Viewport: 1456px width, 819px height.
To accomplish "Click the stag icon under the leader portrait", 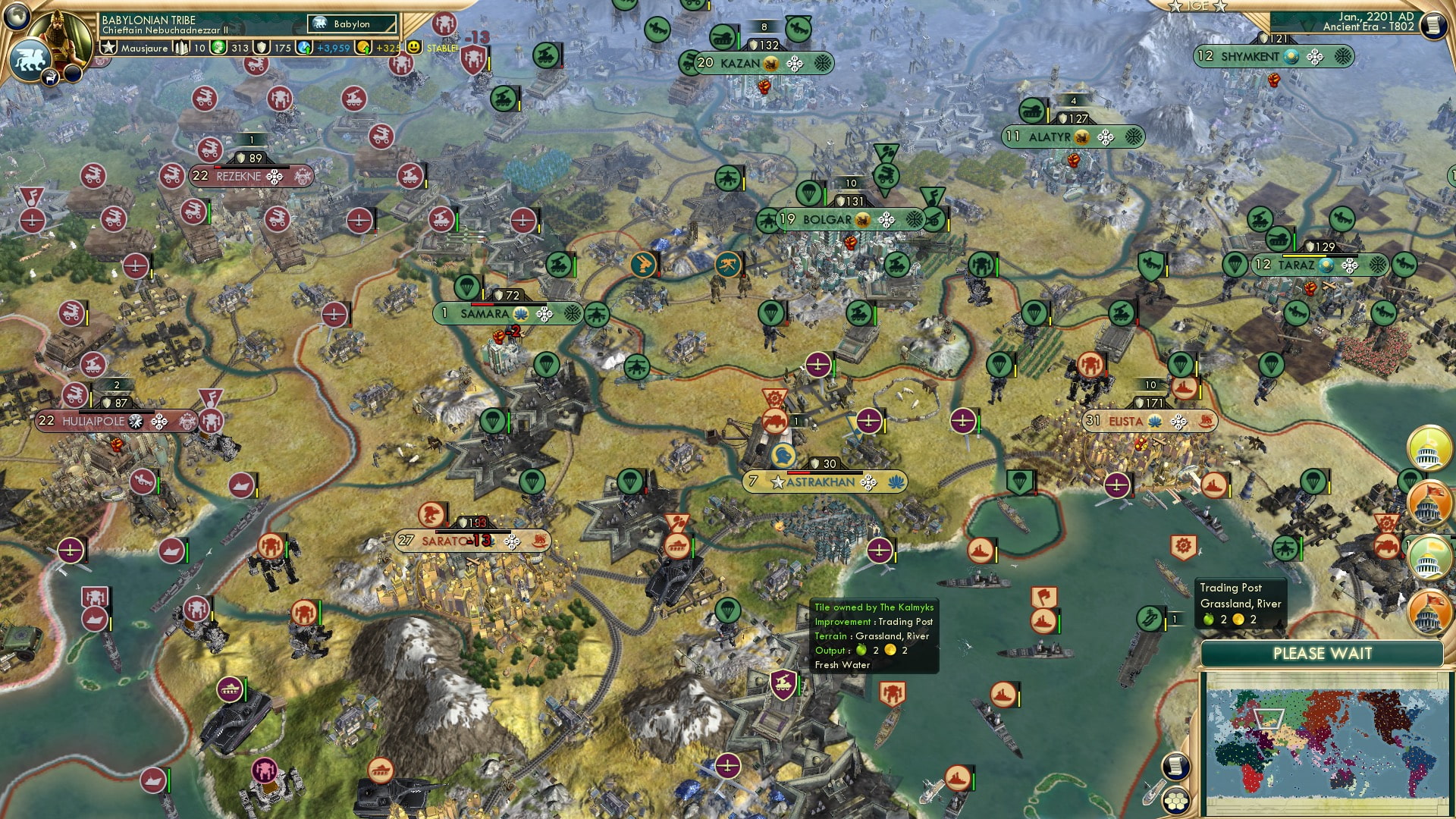I will tap(51, 77).
